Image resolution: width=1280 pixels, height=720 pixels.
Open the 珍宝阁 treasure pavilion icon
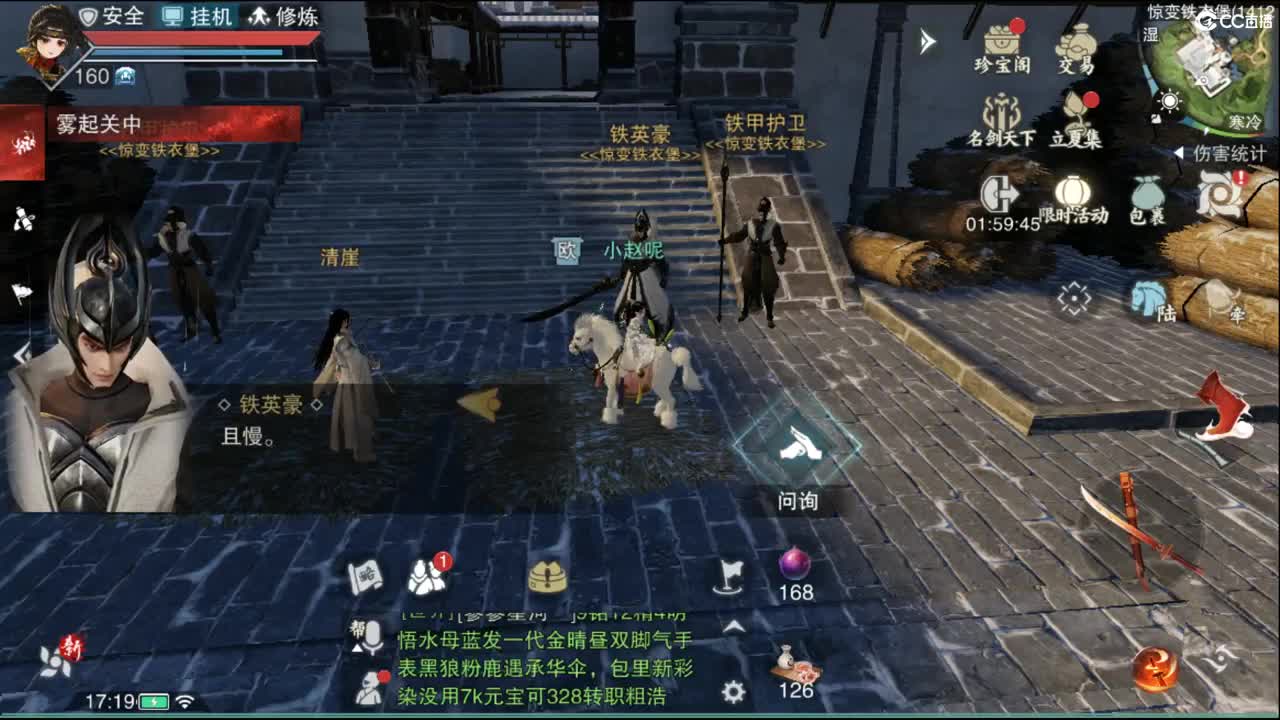1000,40
